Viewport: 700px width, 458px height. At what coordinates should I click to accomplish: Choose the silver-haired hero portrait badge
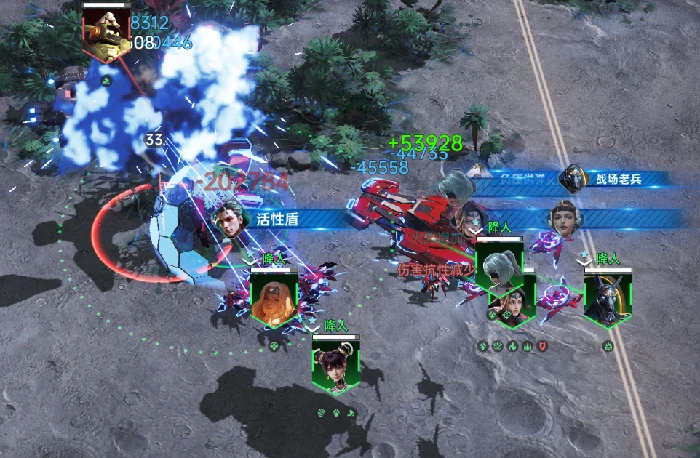coord(499,268)
